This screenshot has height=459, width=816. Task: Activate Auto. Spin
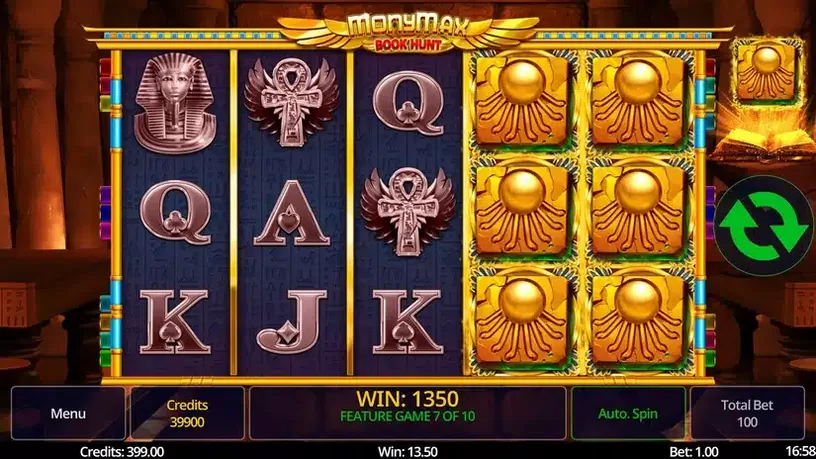tap(628, 413)
